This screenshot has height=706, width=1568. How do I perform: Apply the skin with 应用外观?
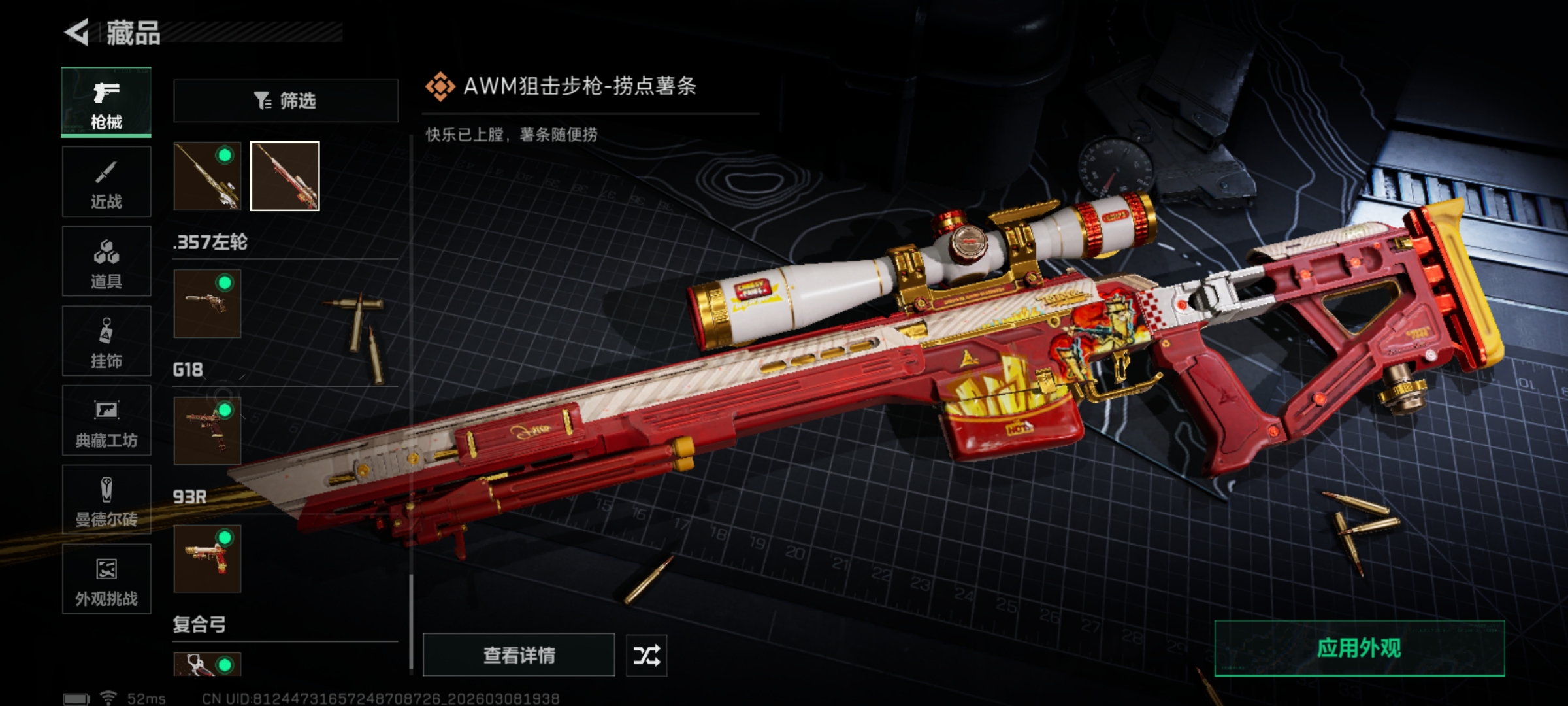[1359, 648]
